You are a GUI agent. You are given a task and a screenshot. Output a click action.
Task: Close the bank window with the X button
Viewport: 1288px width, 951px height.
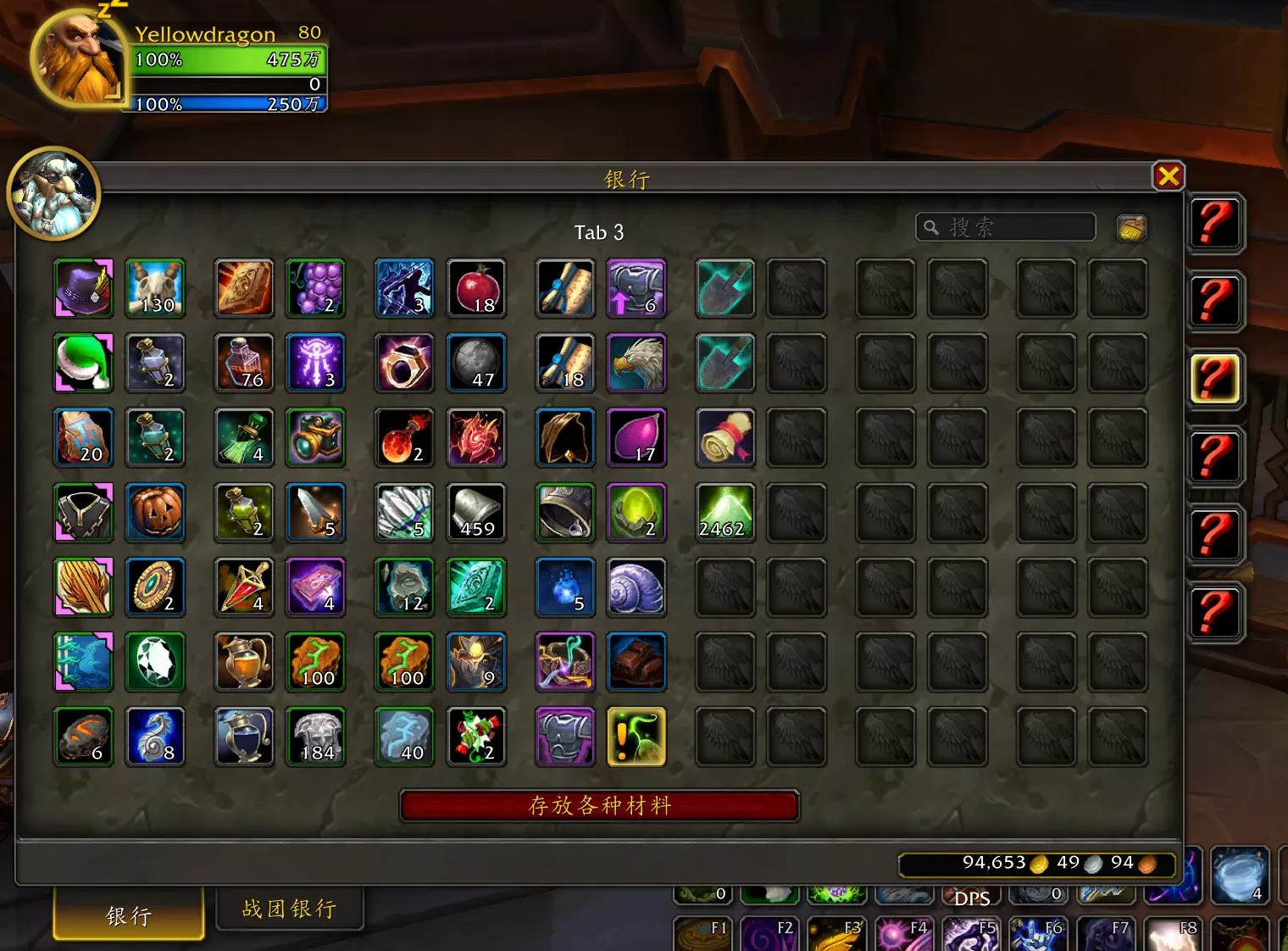pos(1169,177)
